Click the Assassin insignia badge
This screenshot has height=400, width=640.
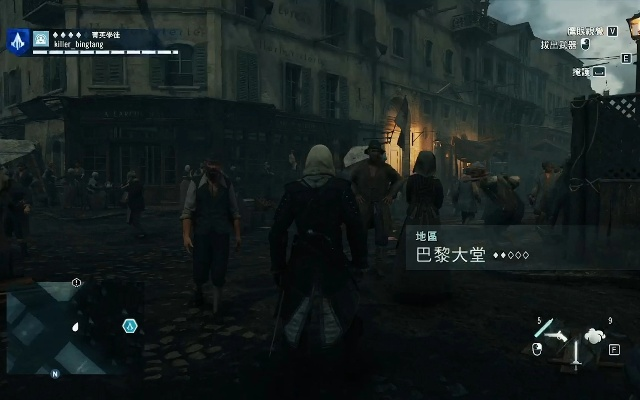[x=17, y=40]
